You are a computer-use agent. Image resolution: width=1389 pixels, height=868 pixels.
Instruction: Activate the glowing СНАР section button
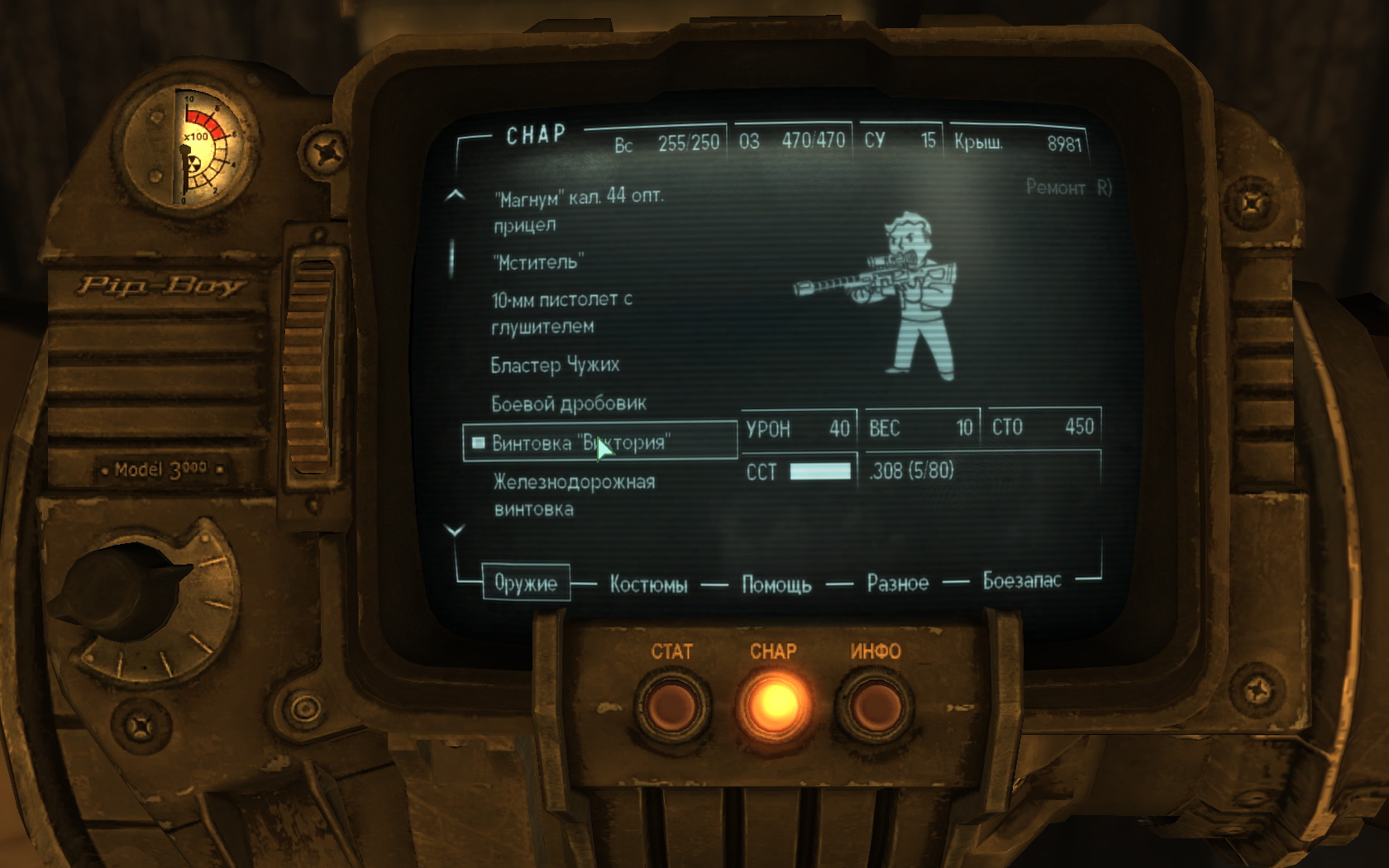tap(774, 705)
